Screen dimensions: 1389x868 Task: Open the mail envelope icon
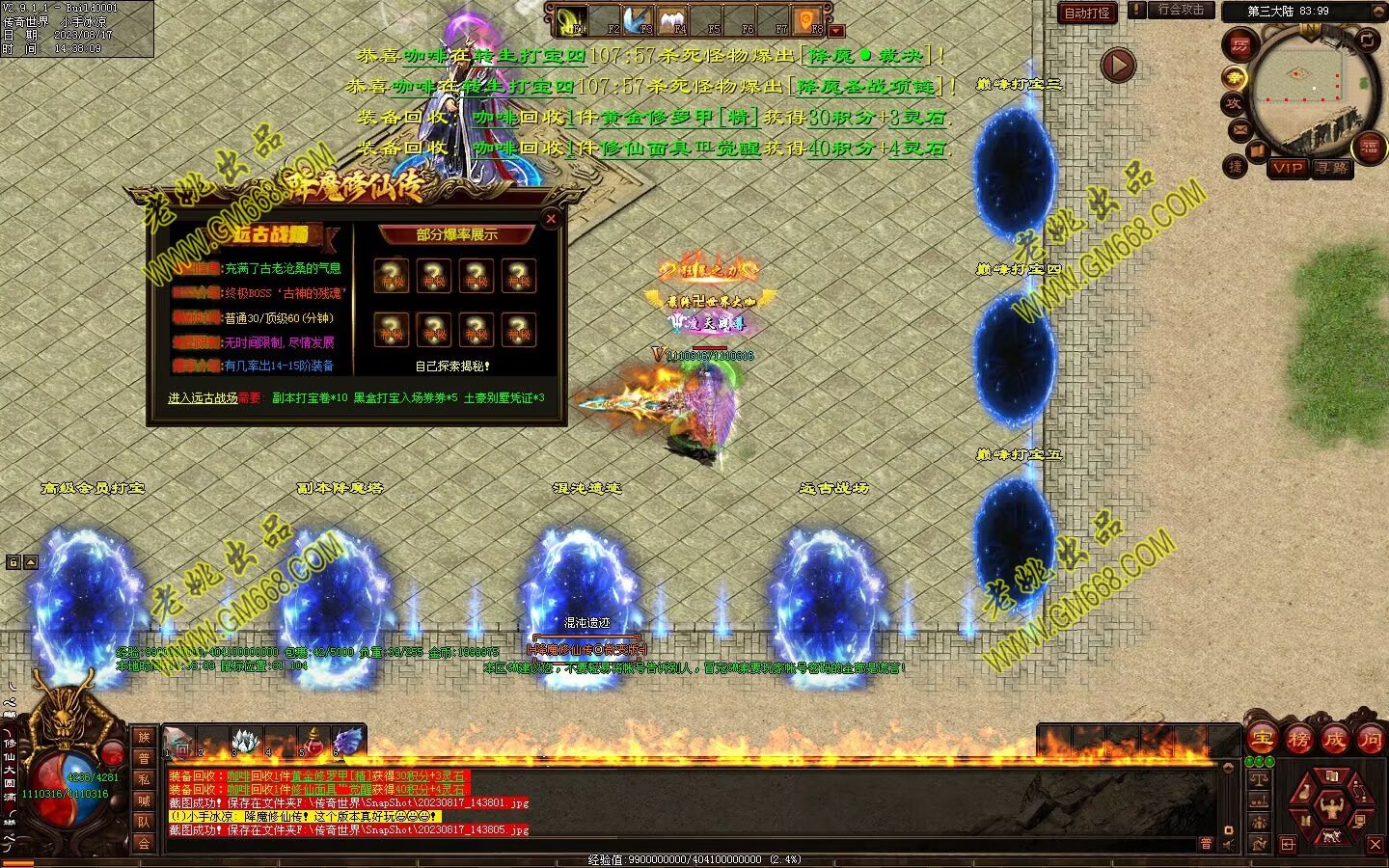pyautogui.click(x=1239, y=128)
